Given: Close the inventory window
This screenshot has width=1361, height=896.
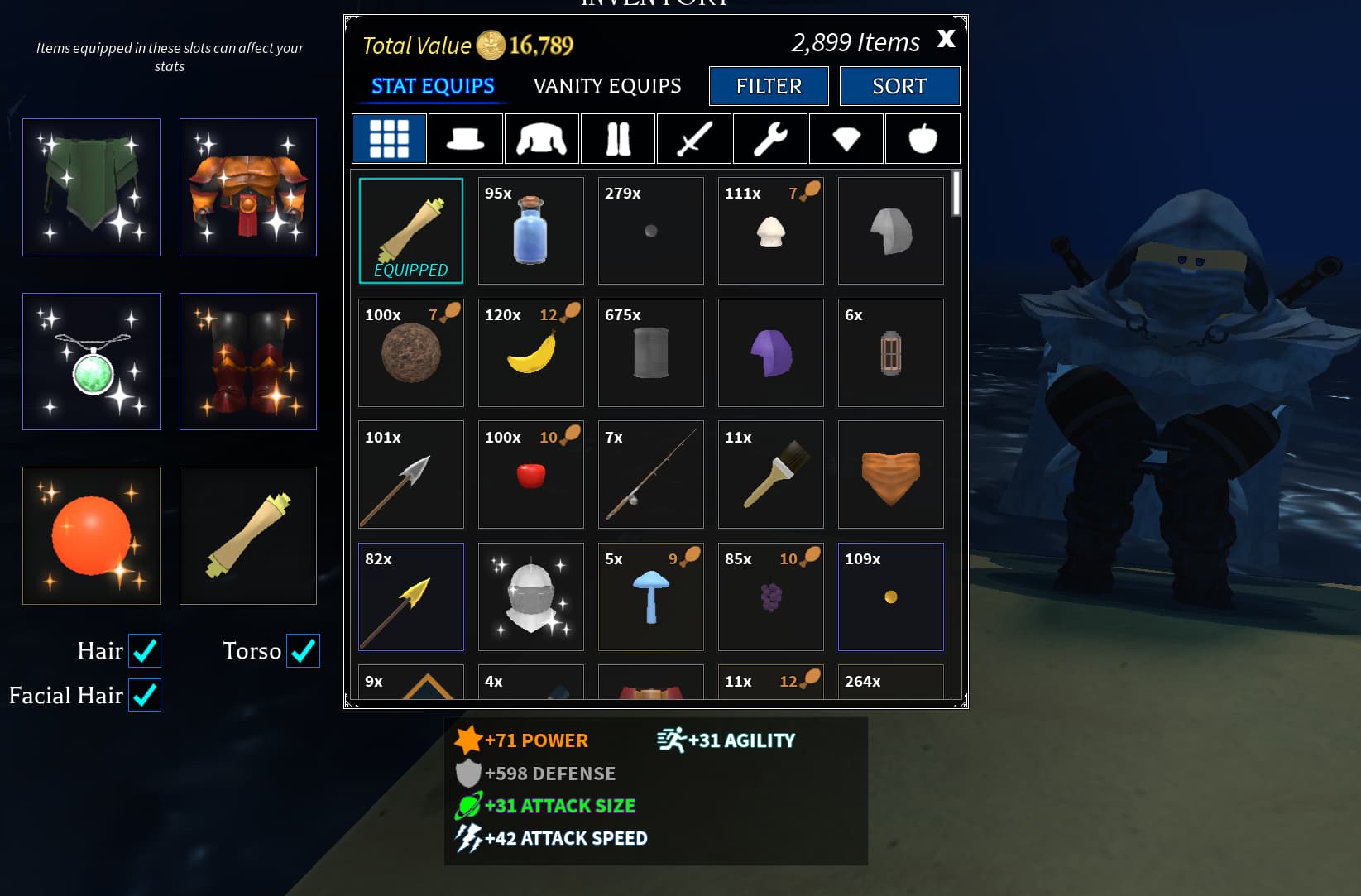Looking at the screenshot, I should coord(945,38).
